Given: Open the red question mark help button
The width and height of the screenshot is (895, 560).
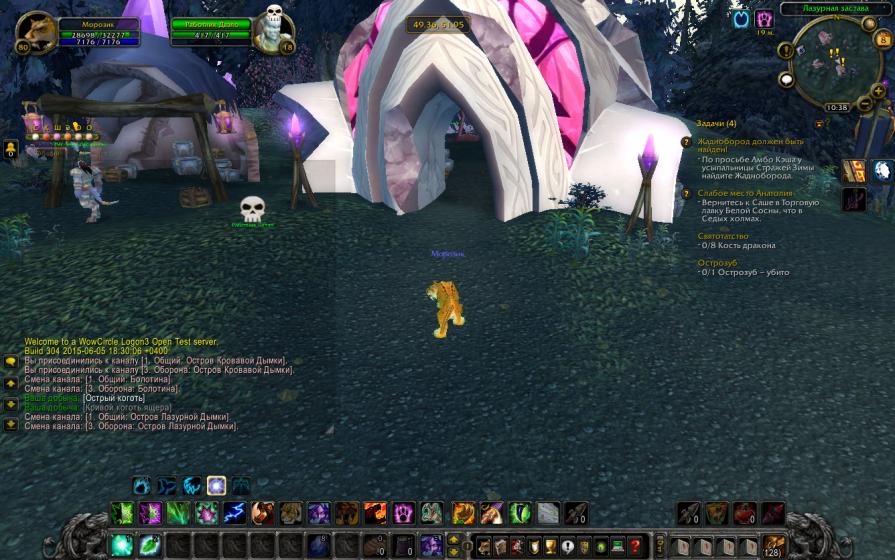Looking at the screenshot, I should [x=634, y=546].
